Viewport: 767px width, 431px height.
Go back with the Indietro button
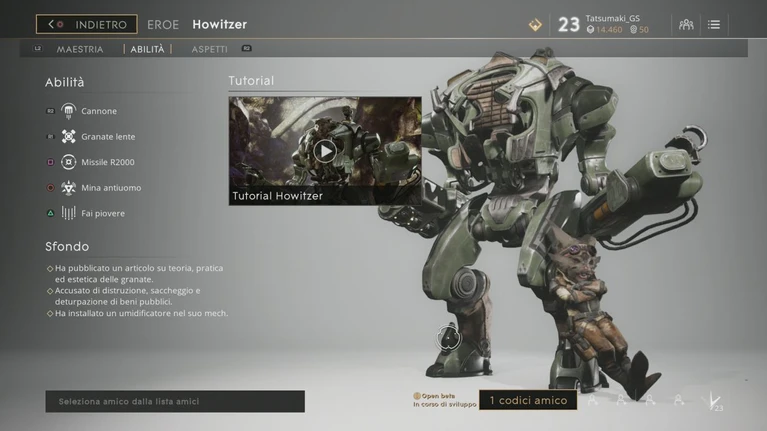pyautogui.click(x=87, y=24)
